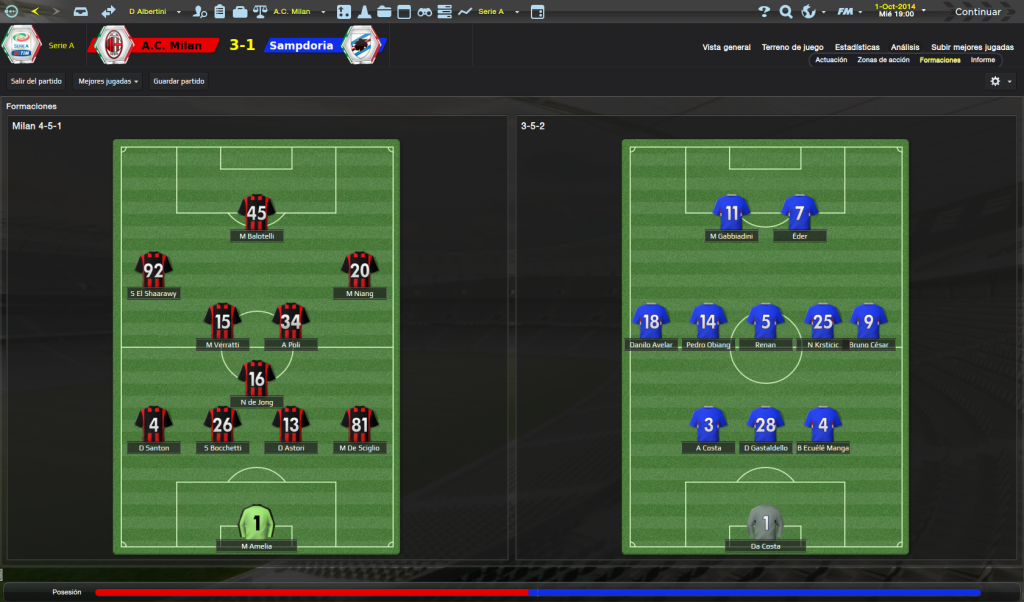Image resolution: width=1024 pixels, height=602 pixels.
Task: Choose Subir mejores jugadas
Action: pyautogui.click(x=972, y=47)
